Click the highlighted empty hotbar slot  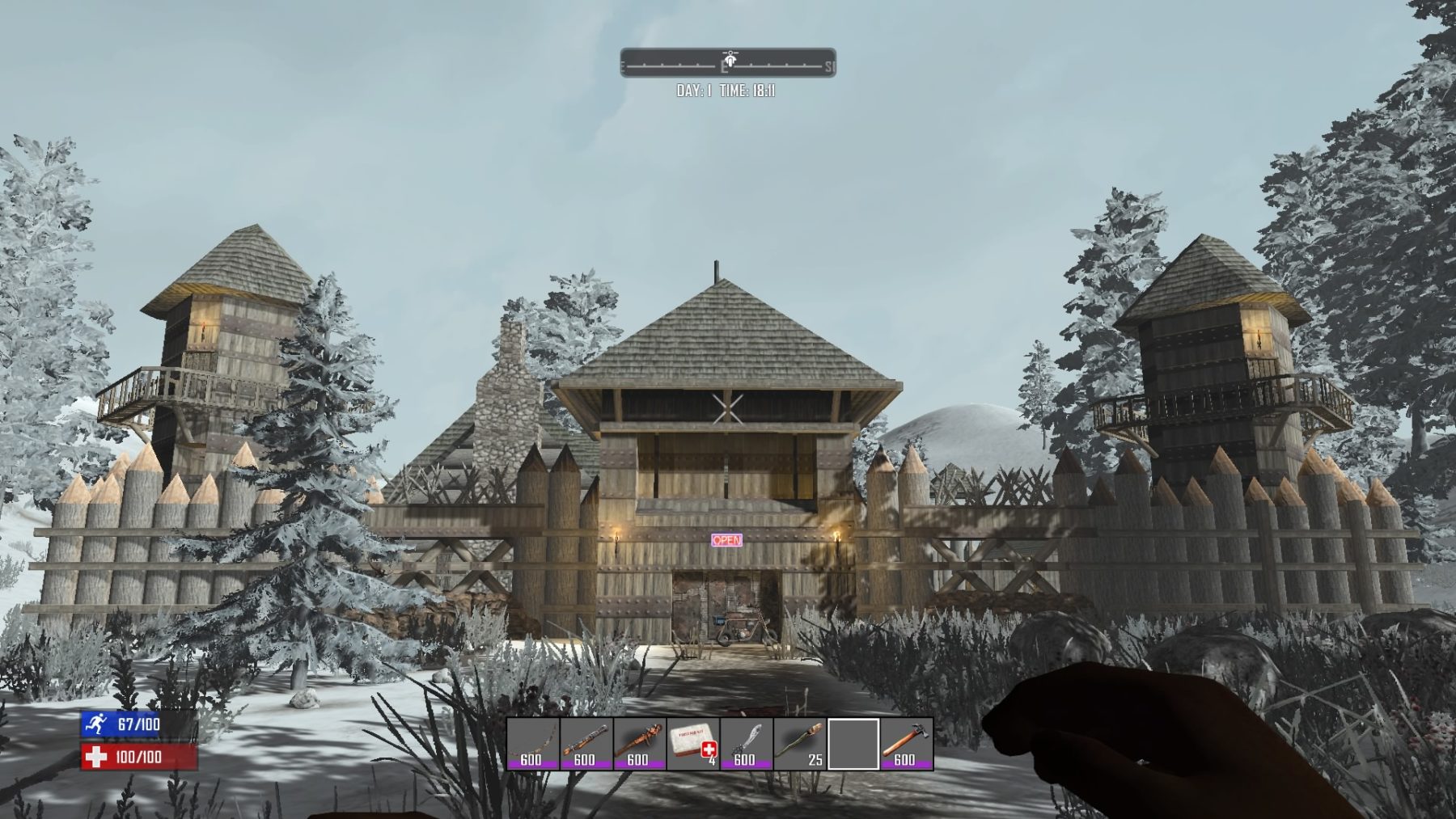pyautogui.click(x=853, y=744)
